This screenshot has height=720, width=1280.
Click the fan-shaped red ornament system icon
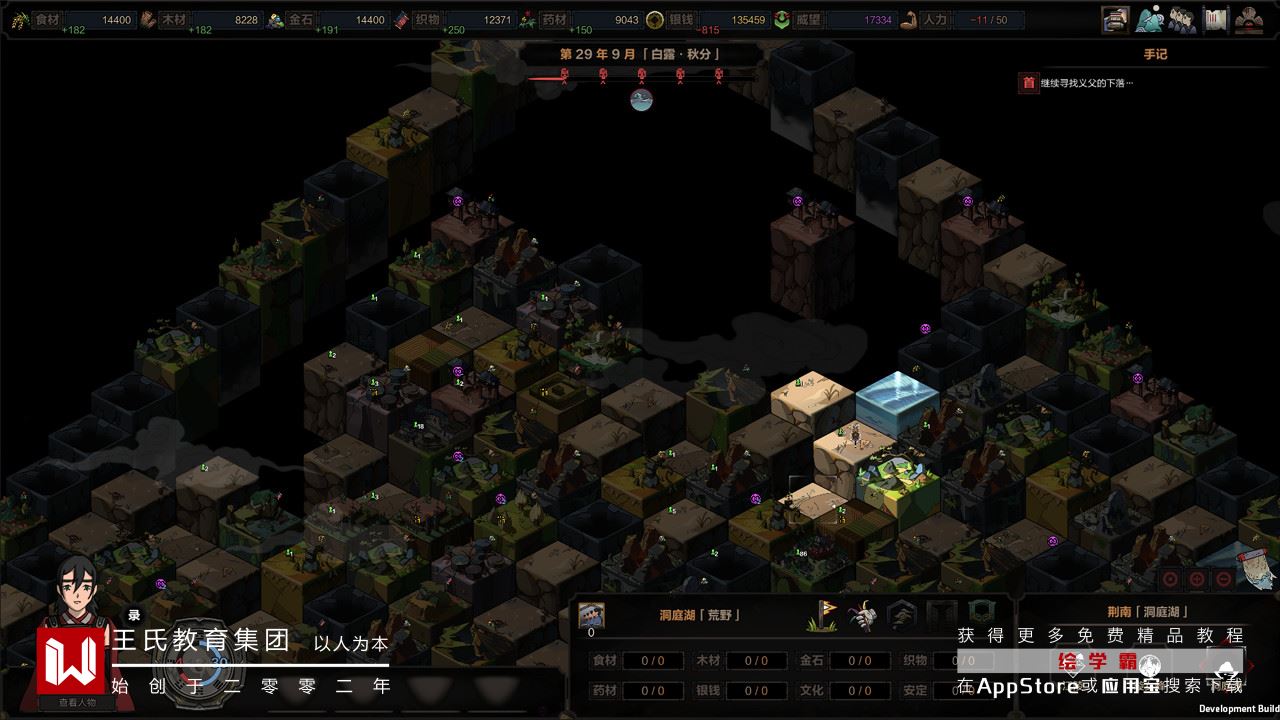[x=1247, y=19]
